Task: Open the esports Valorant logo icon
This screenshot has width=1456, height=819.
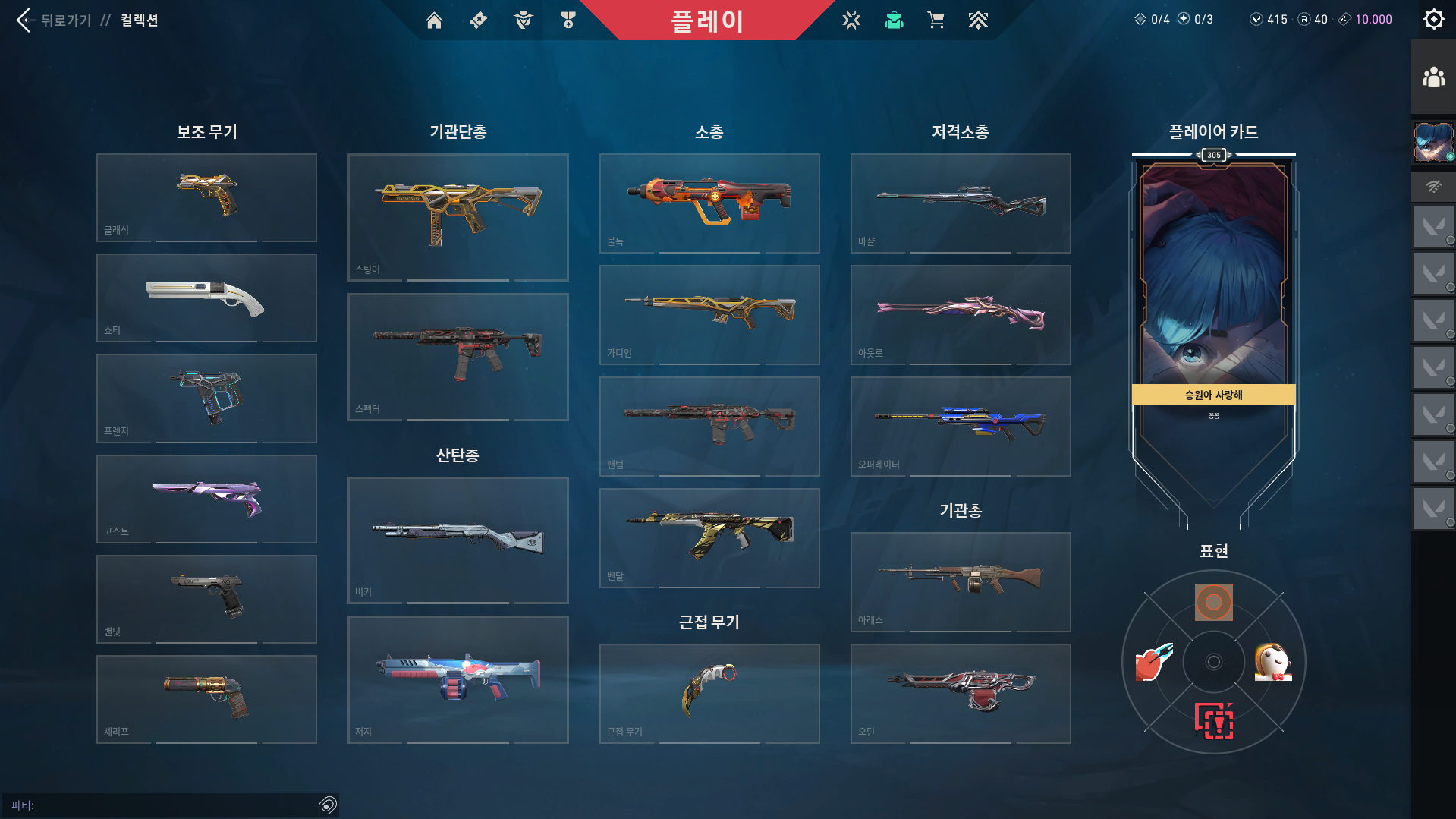Action: coord(851,20)
